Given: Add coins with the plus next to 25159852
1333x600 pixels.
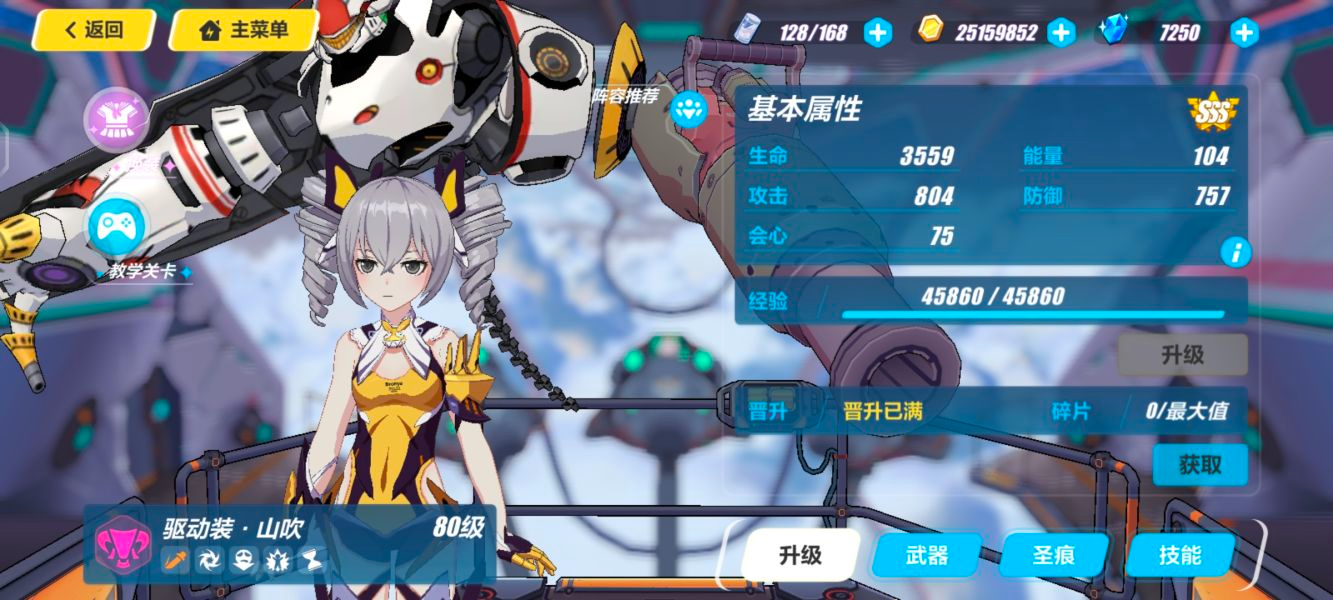Looking at the screenshot, I should click(x=1061, y=33).
